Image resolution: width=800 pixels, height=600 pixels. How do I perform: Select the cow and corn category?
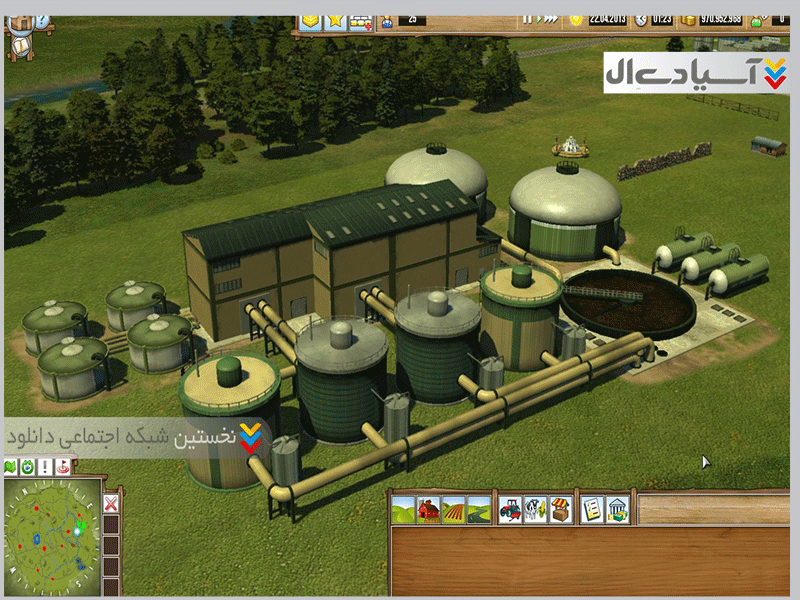point(535,509)
